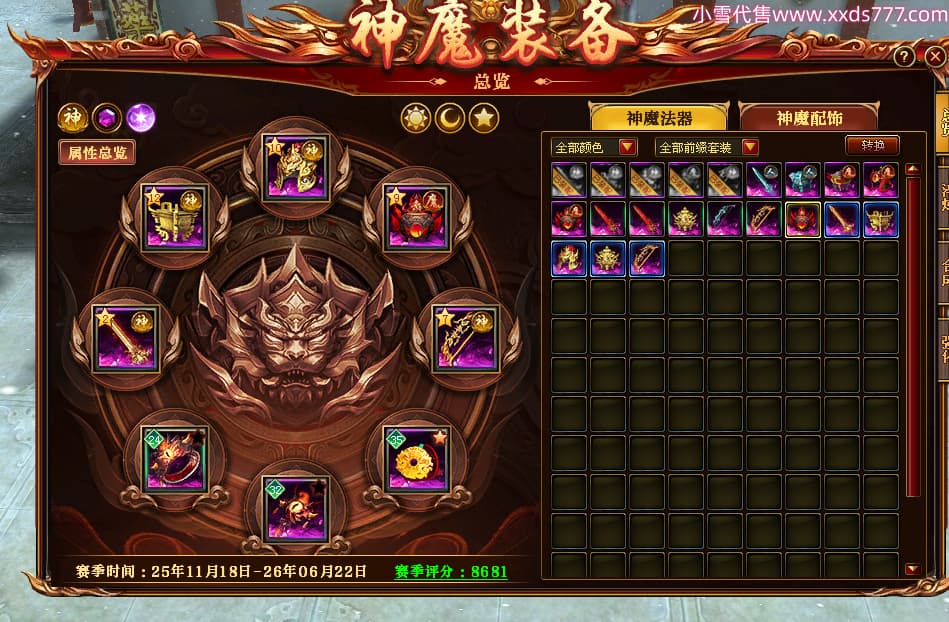The width and height of the screenshot is (949, 622).
Task: Open the help question mark button
Action: 905,56
